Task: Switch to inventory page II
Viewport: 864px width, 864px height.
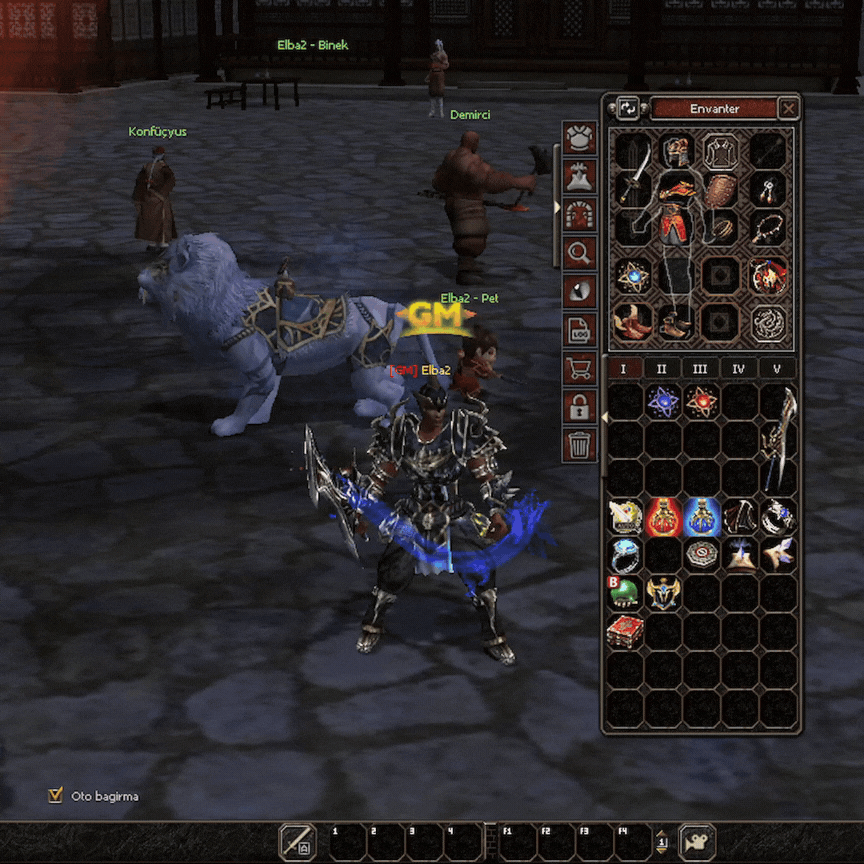Action: pos(661,369)
